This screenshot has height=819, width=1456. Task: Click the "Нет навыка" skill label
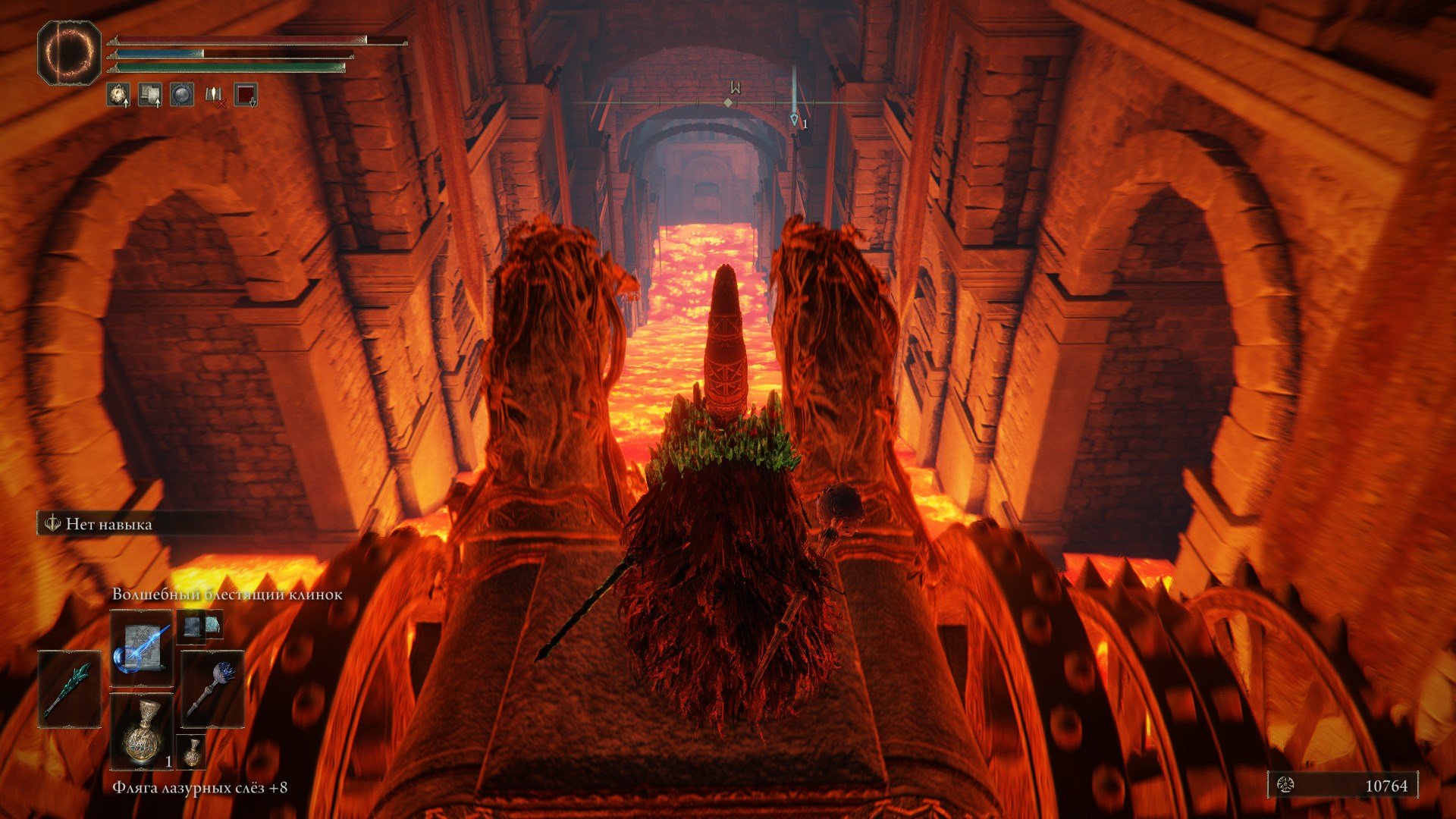(x=108, y=524)
